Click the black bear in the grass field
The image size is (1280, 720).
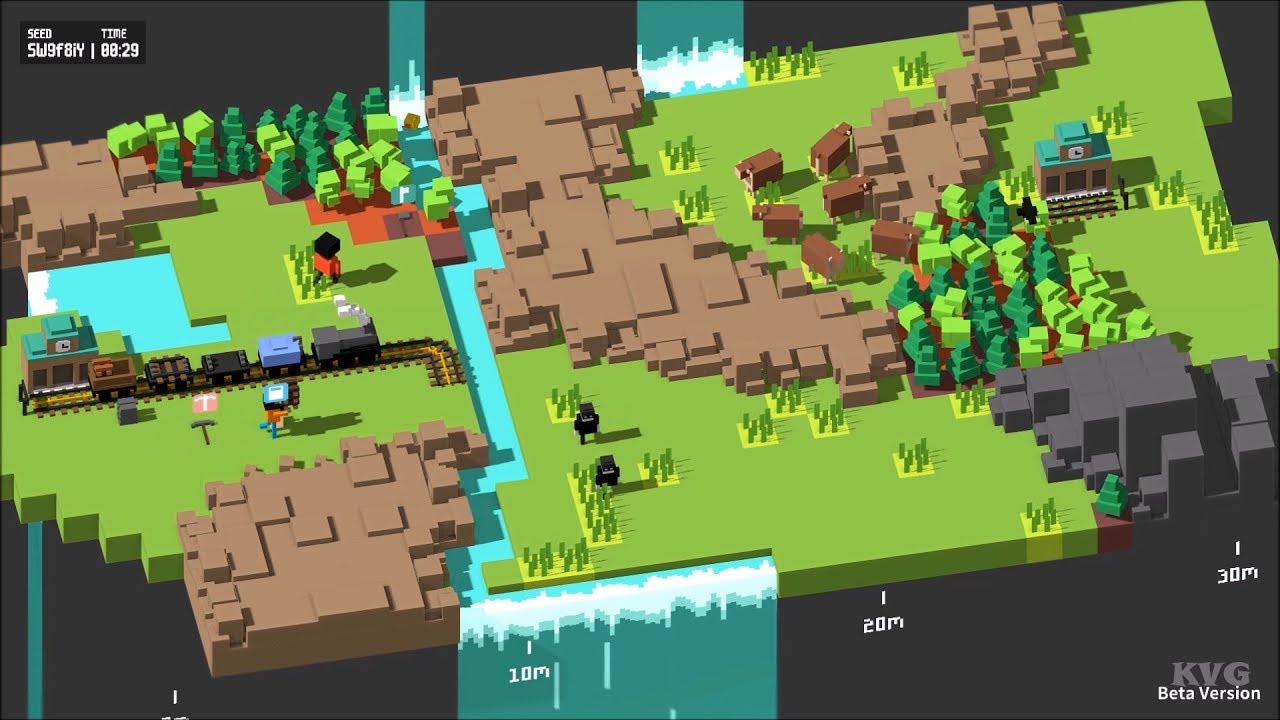[588, 420]
